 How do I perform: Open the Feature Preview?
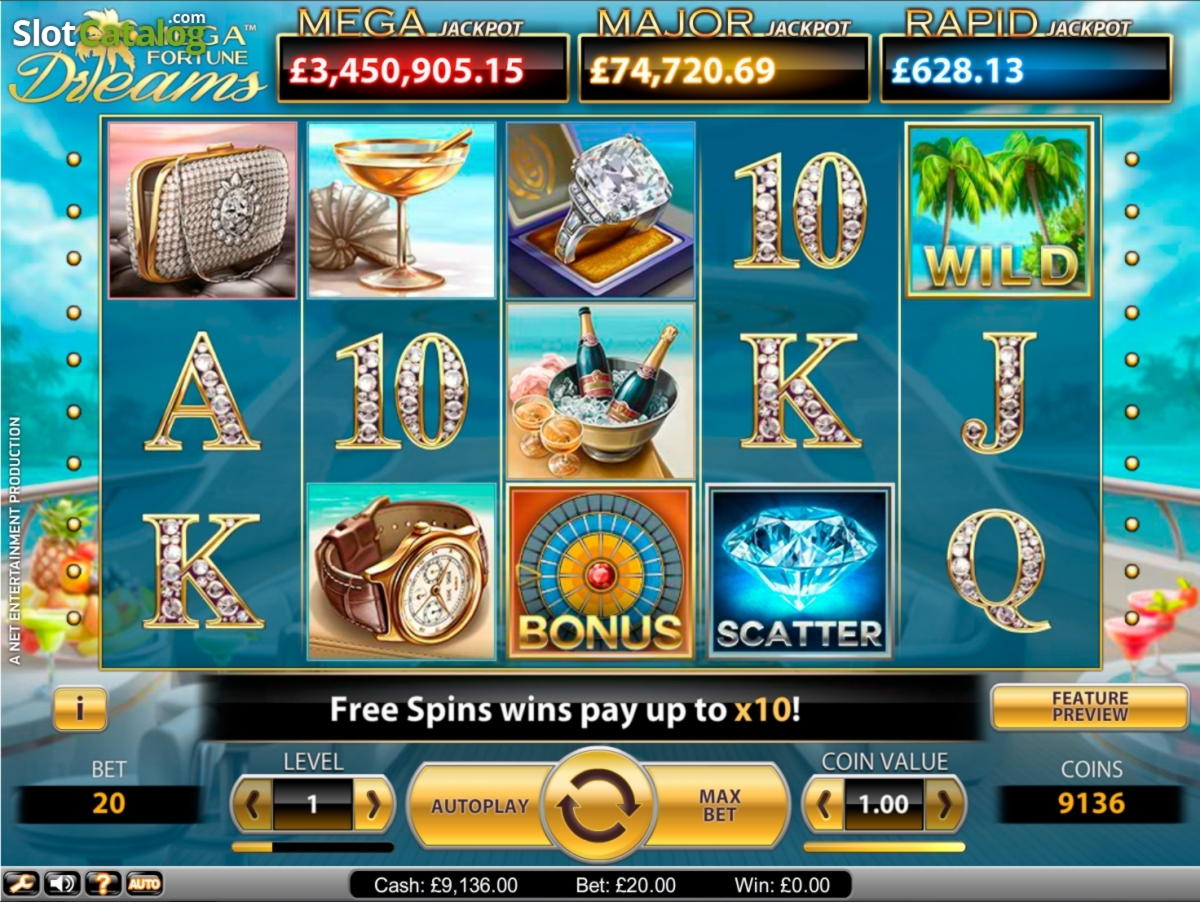tap(1089, 707)
